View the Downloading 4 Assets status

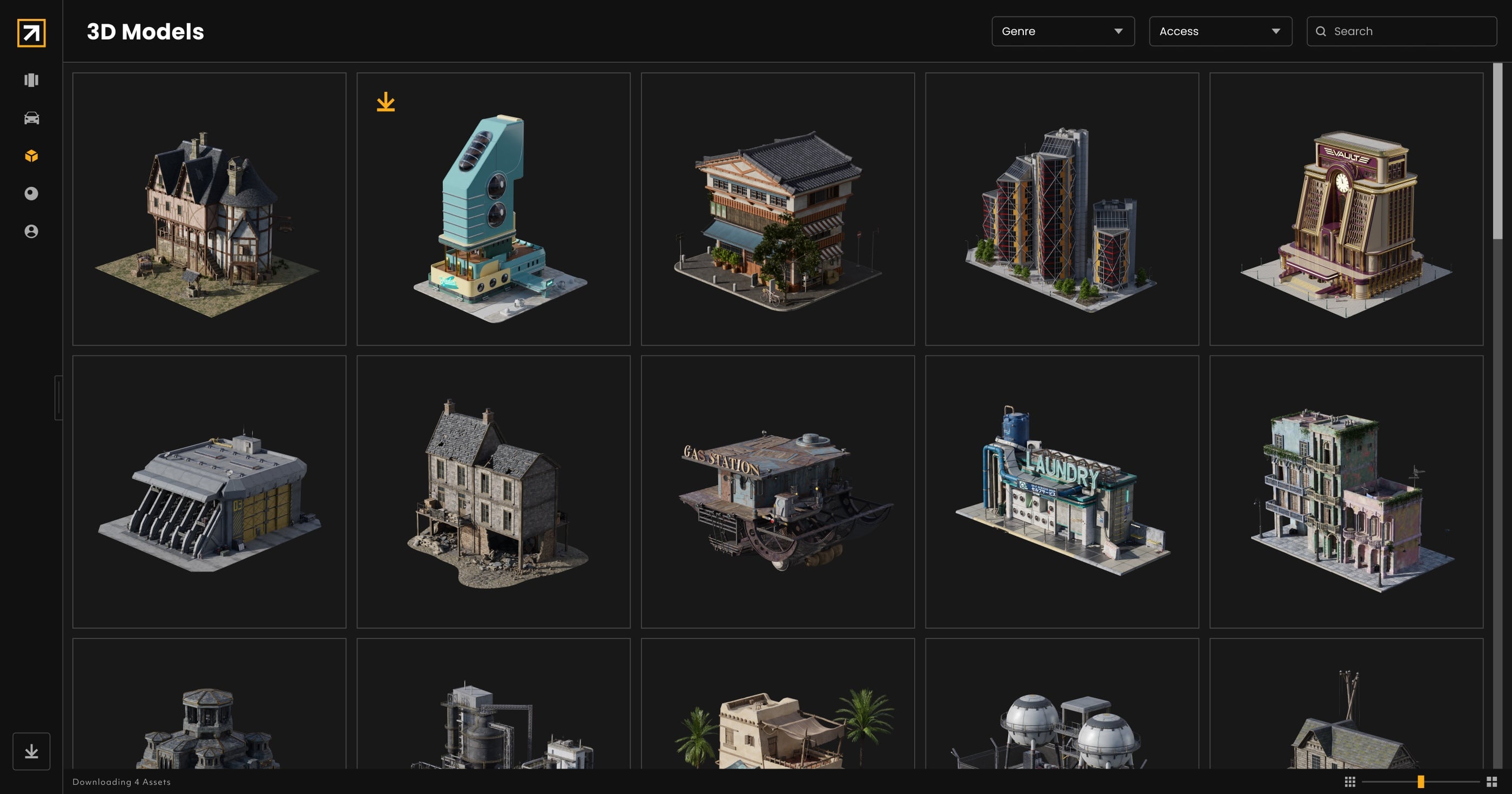[x=121, y=782]
